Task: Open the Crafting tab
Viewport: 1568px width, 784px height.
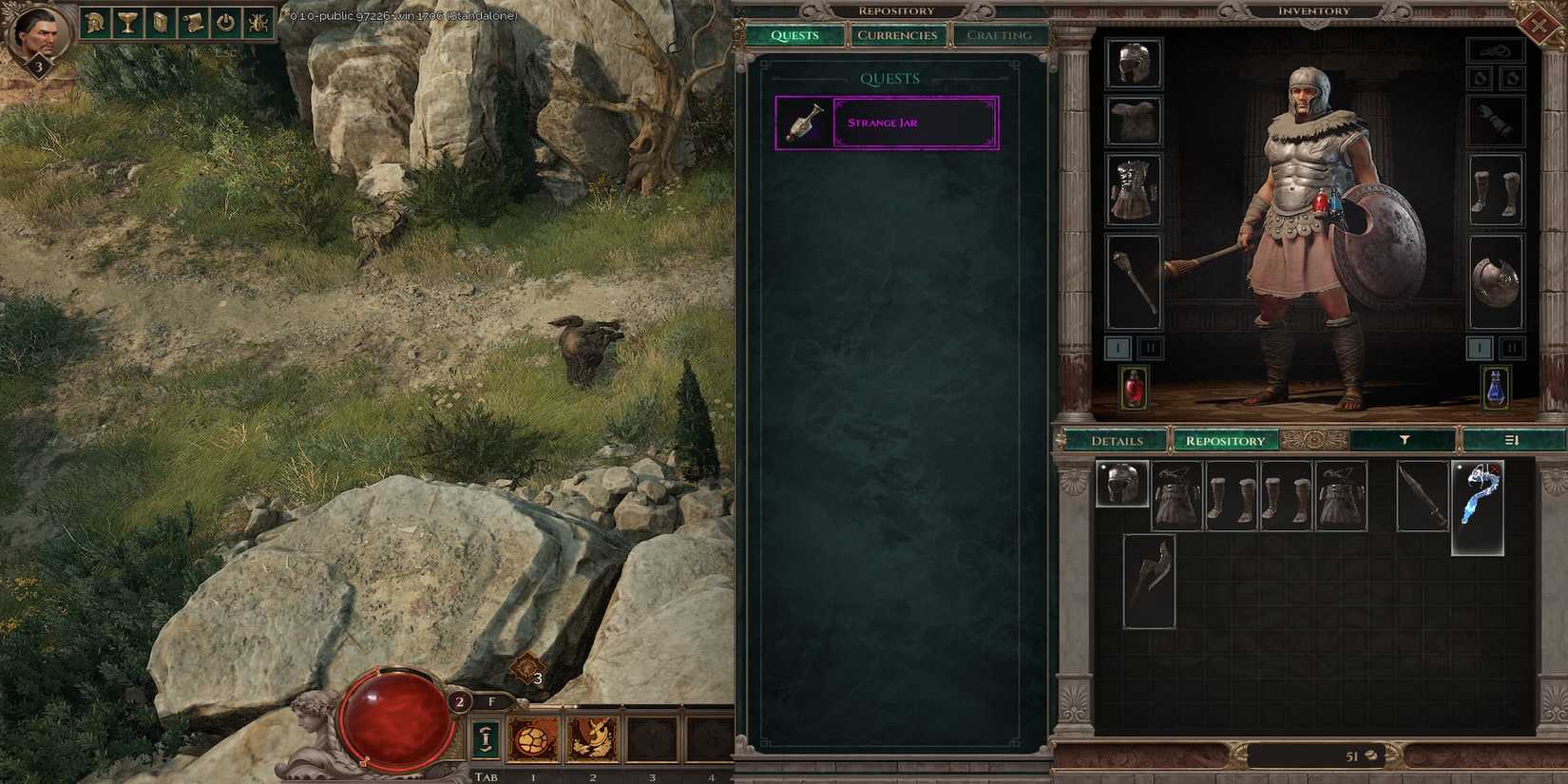Action: pos(1000,35)
